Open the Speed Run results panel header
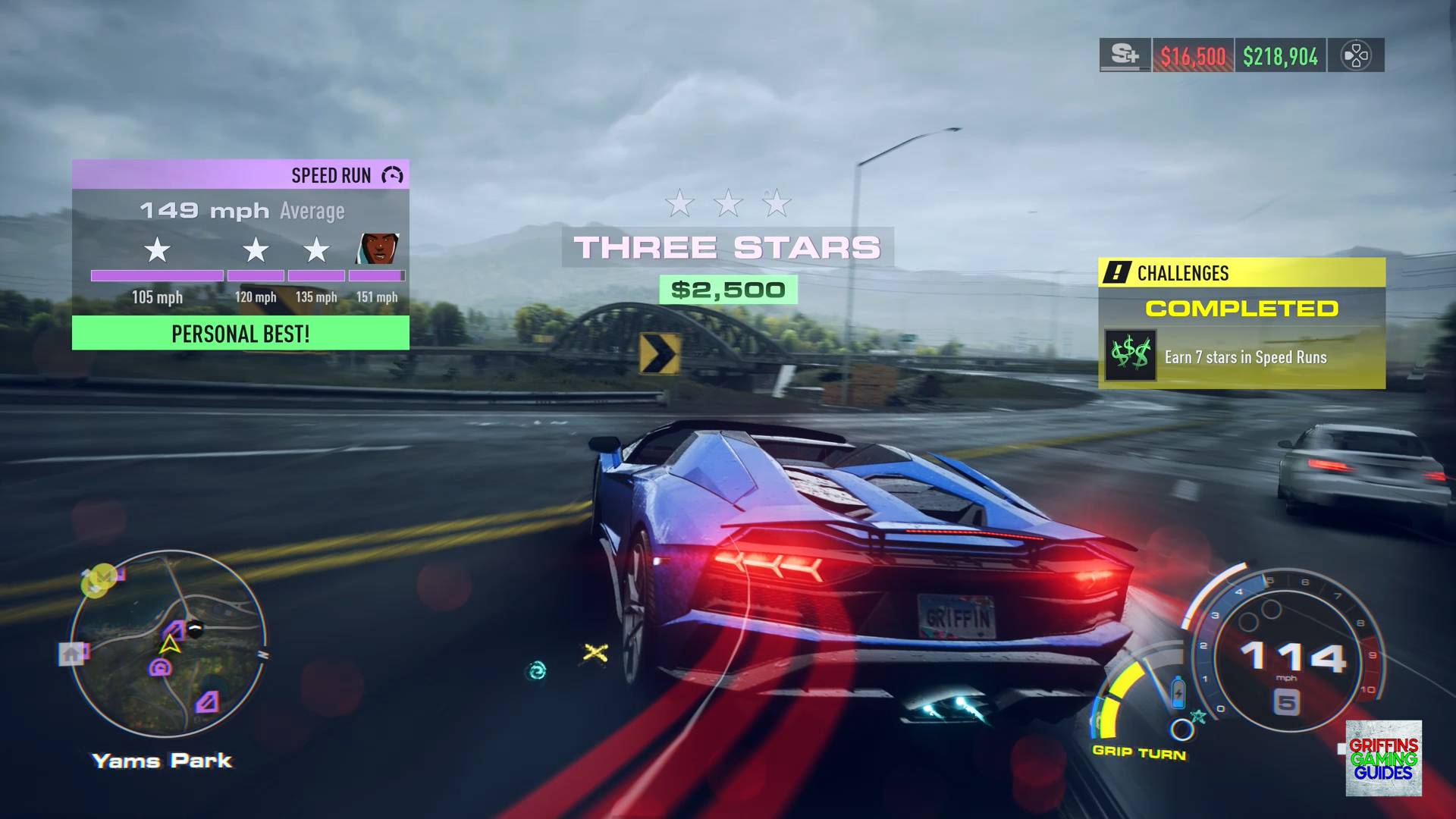 (240, 175)
